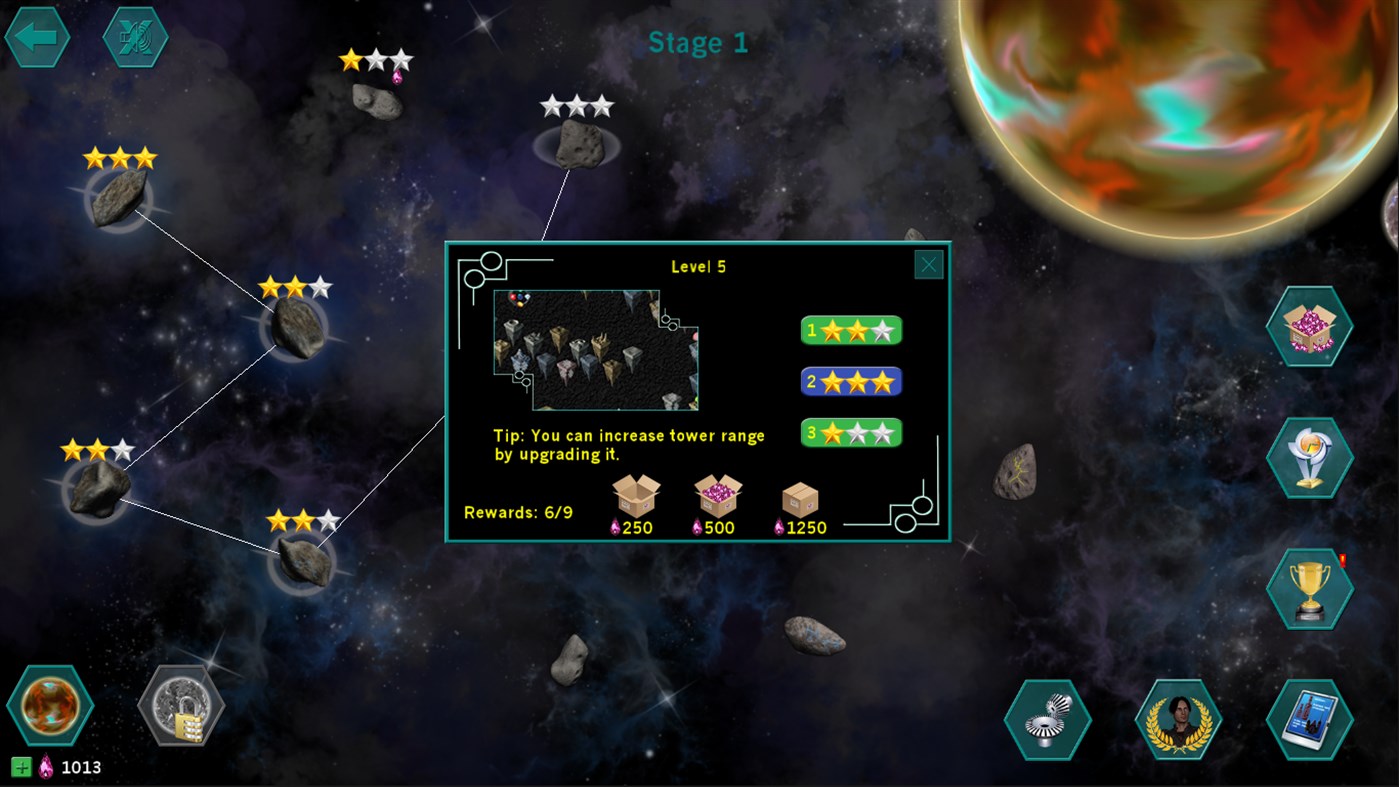This screenshot has width=1399, height=787.
Task: Select difficulty 2 blue star row
Action: click(851, 381)
